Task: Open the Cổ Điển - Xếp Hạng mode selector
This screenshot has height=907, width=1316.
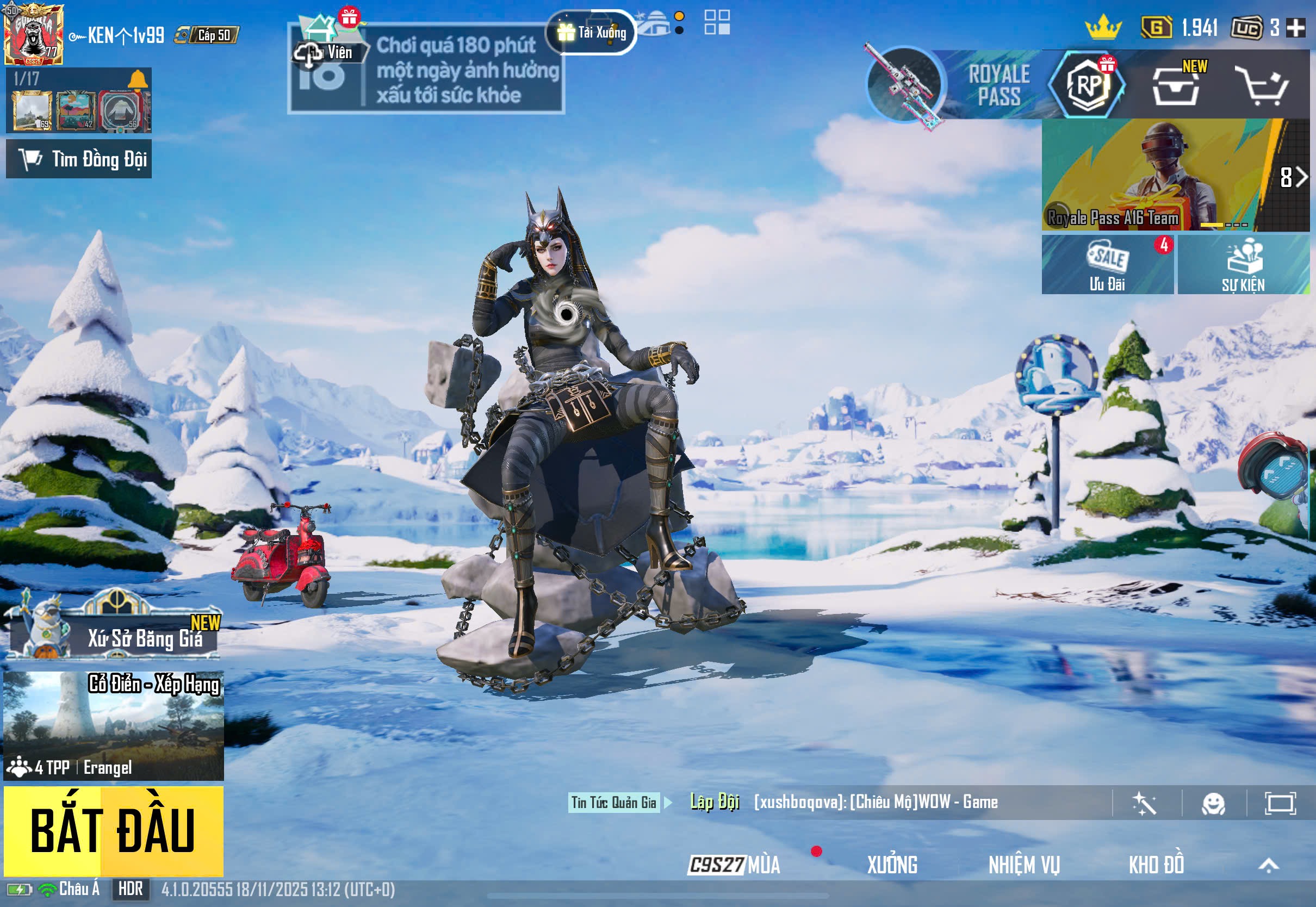Action: [x=113, y=725]
